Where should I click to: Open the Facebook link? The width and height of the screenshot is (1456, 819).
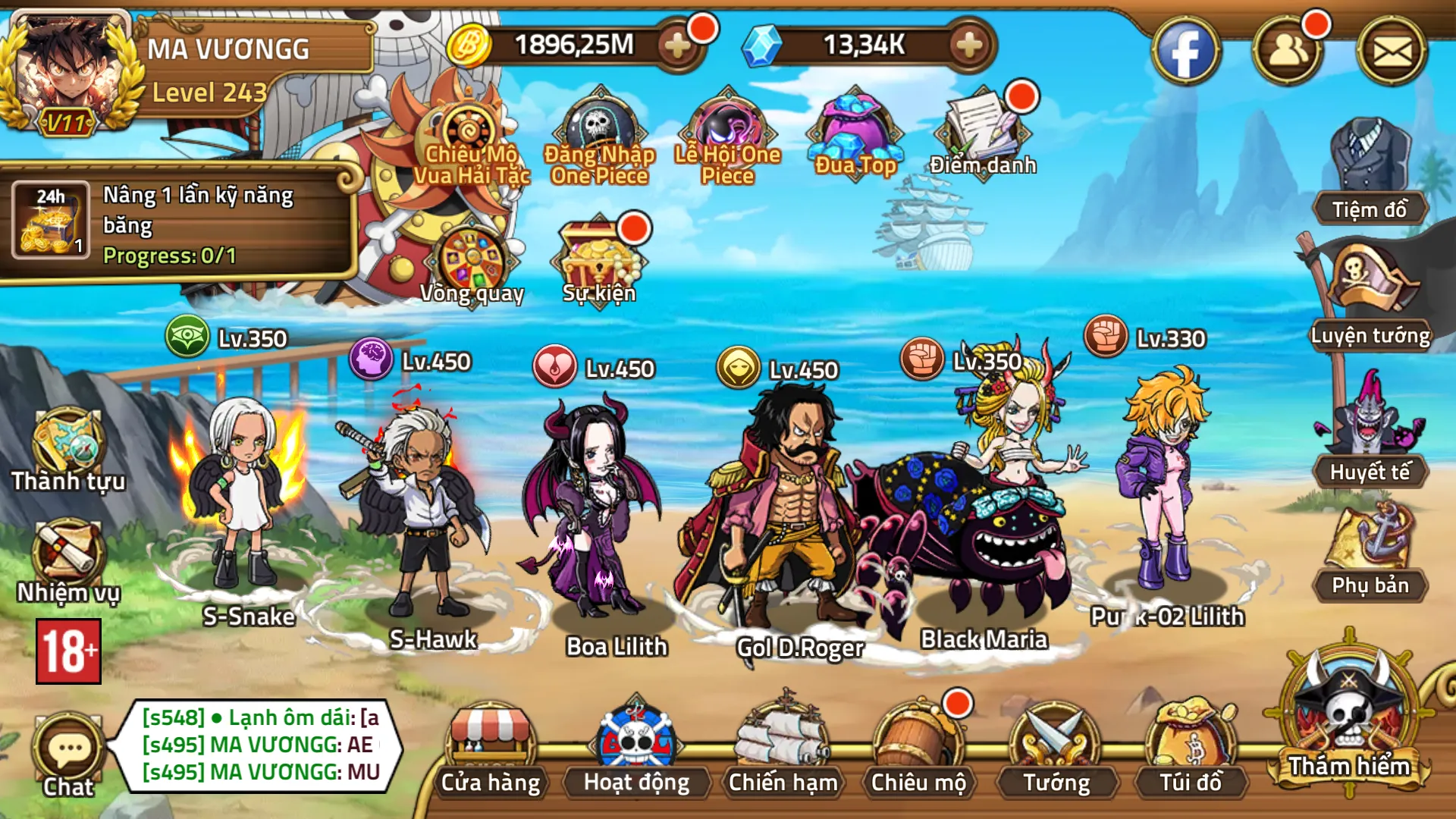pos(1185,52)
